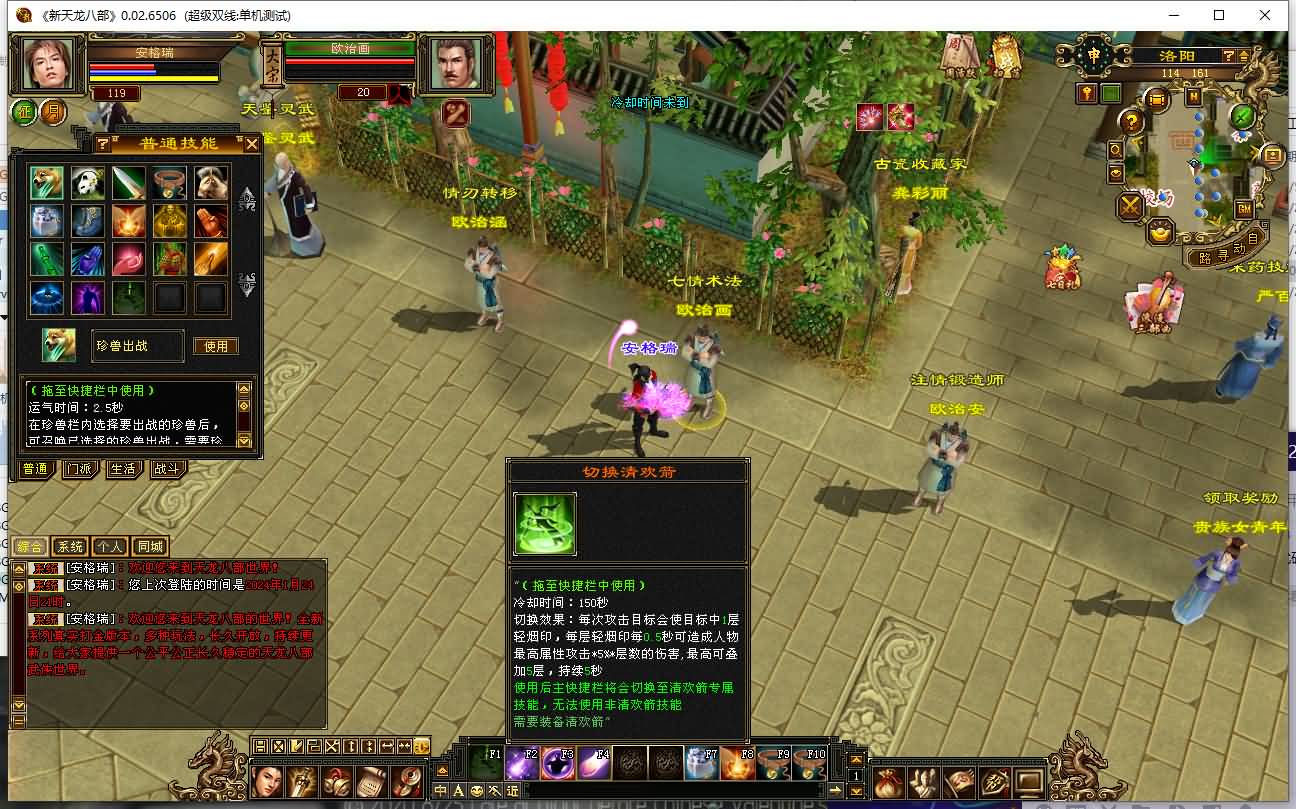Switch chat to the 系统 channel tab
Image resolution: width=1296 pixels, height=809 pixels.
(69, 547)
